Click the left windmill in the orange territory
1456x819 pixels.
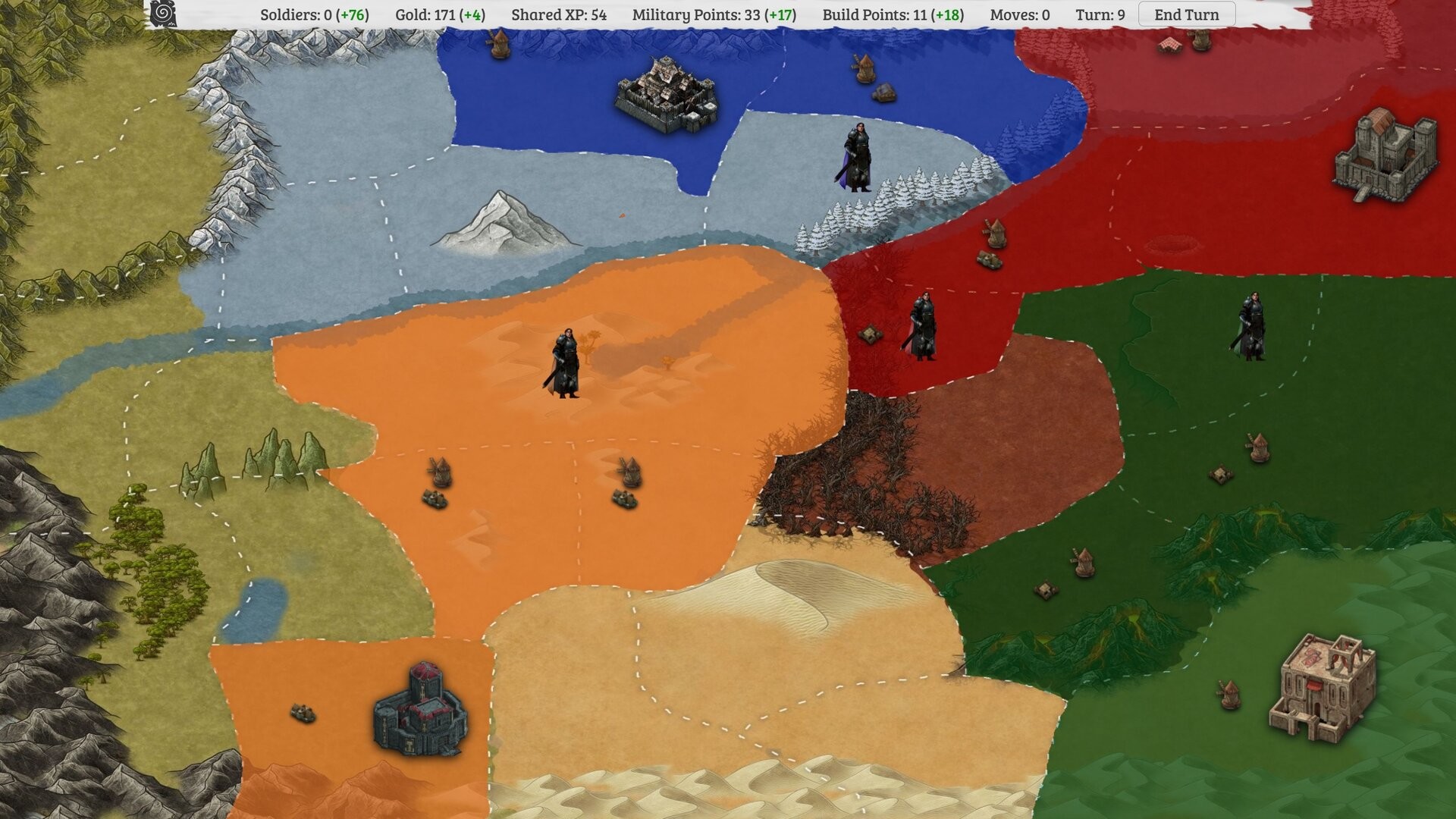point(440,470)
